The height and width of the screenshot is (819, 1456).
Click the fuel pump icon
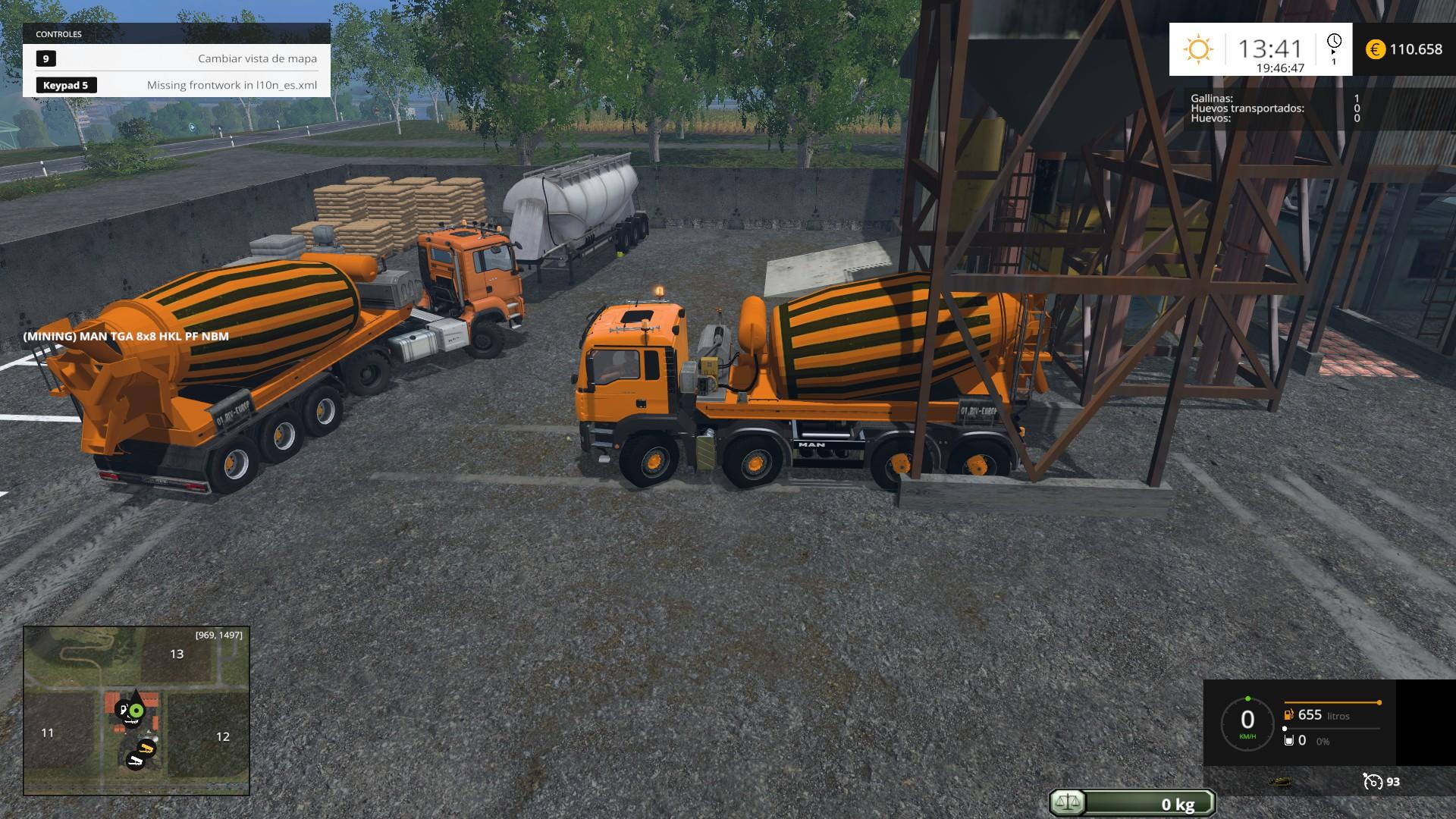[x=1288, y=715]
